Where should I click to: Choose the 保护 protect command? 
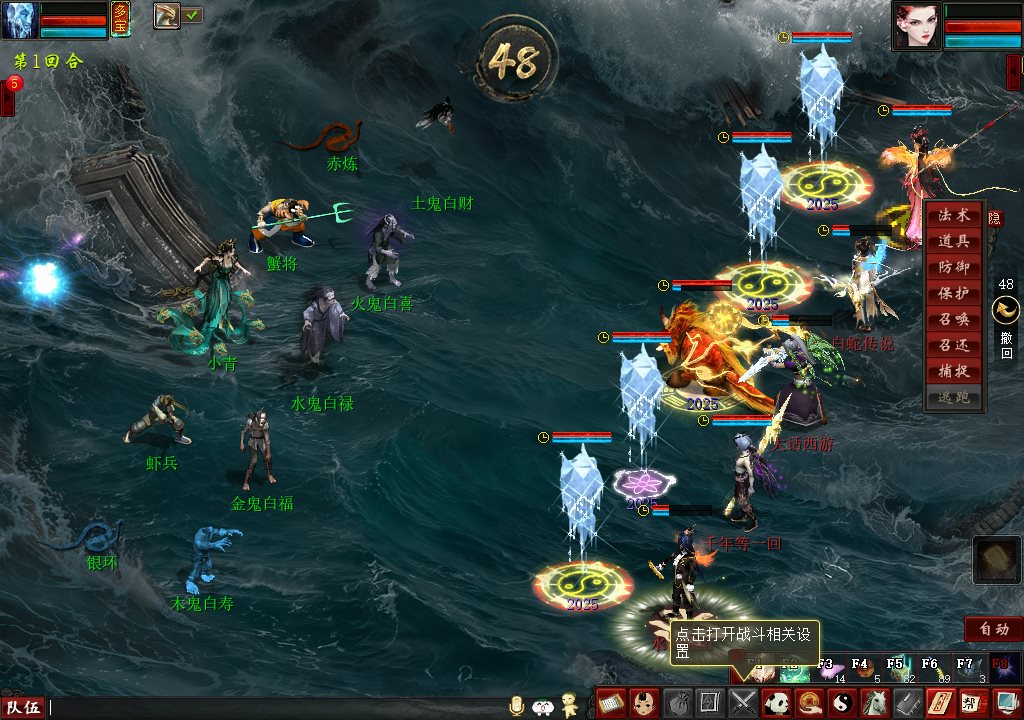click(x=953, y=294)
